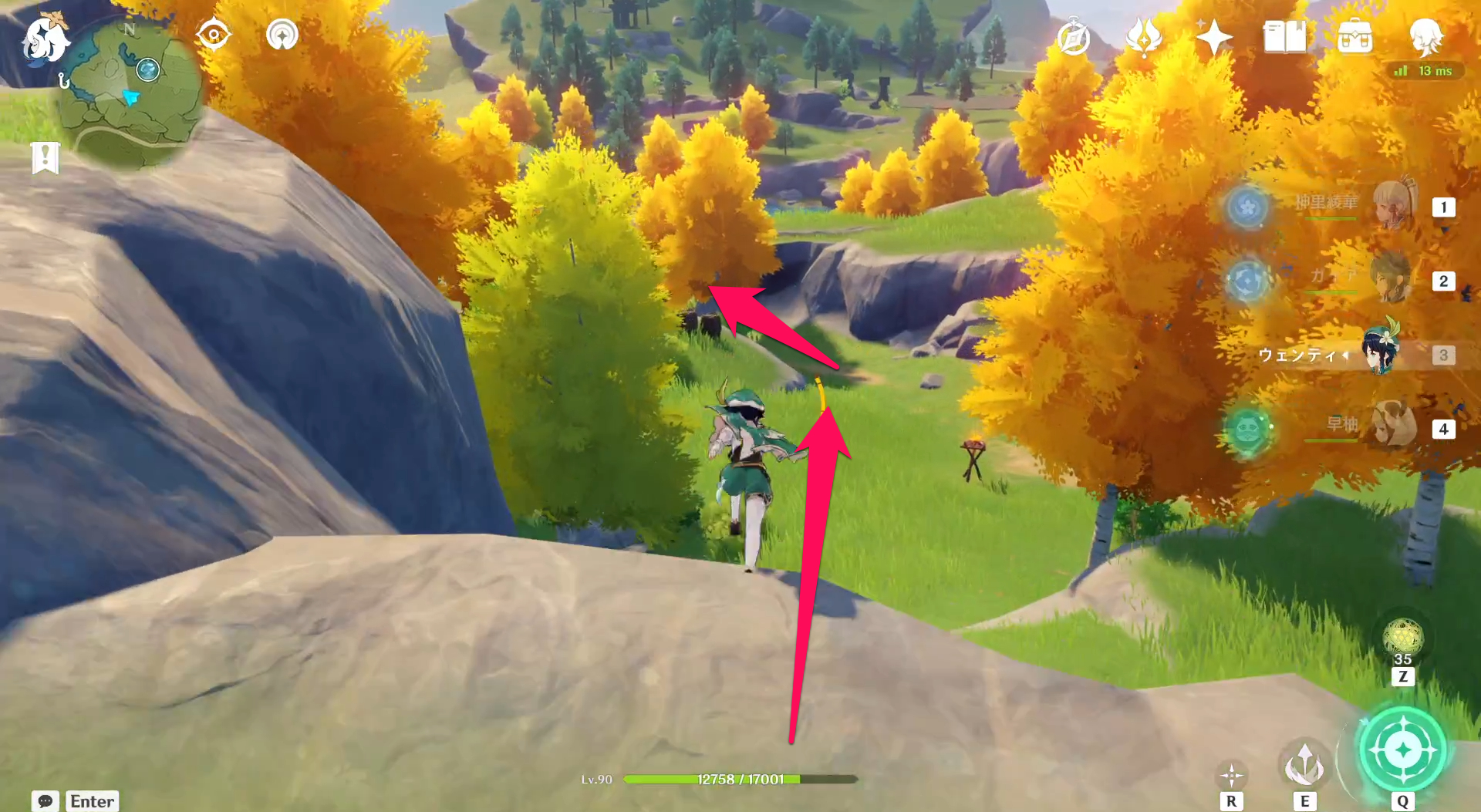Click the network latency 13 ms indicator
The width and height of the screenshot is (1481, 812).
point(1423,71)
